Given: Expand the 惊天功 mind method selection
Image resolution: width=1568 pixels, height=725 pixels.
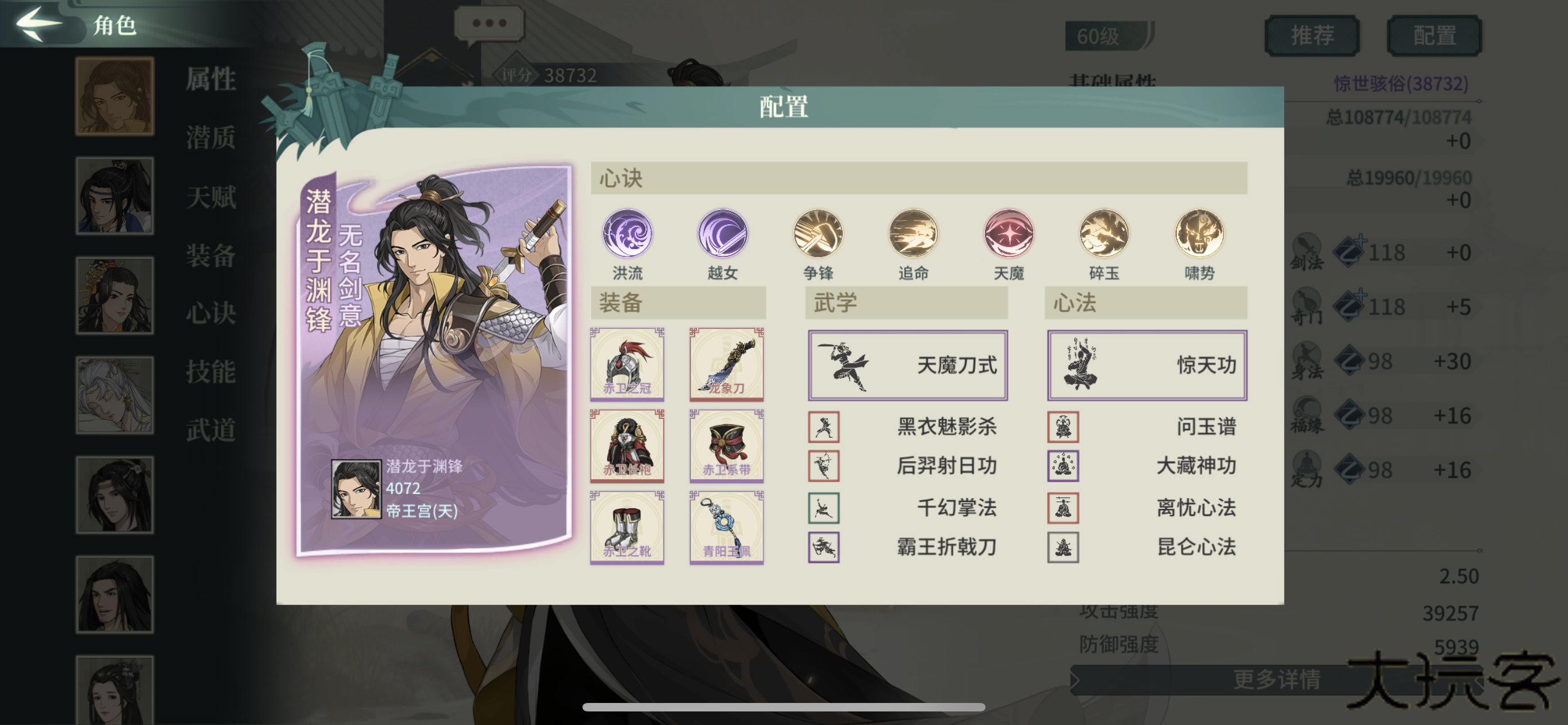Looking at the screenshot, I should coord(1147,364).
